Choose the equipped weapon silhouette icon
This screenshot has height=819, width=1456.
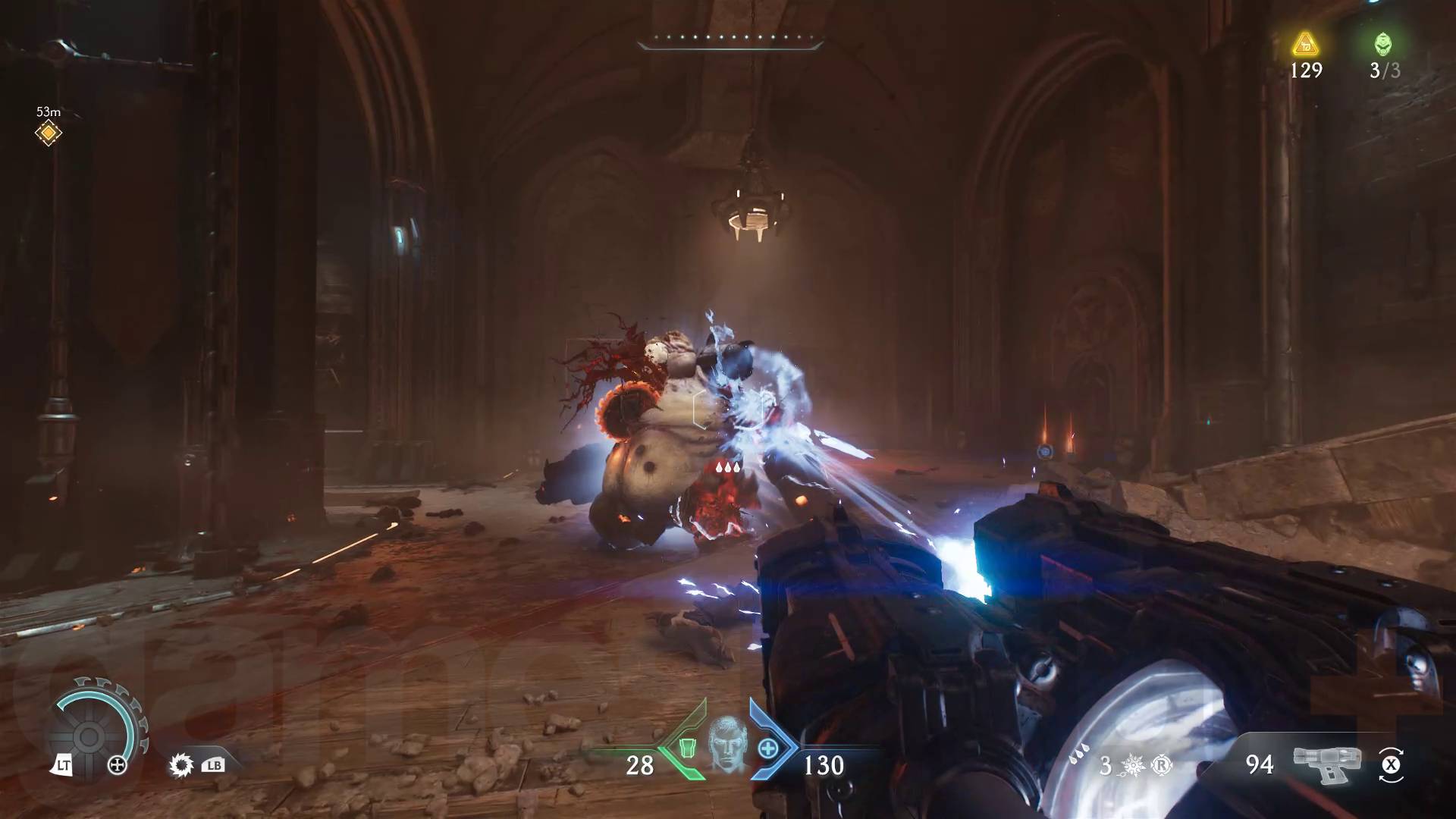(x=1326, y=764)
